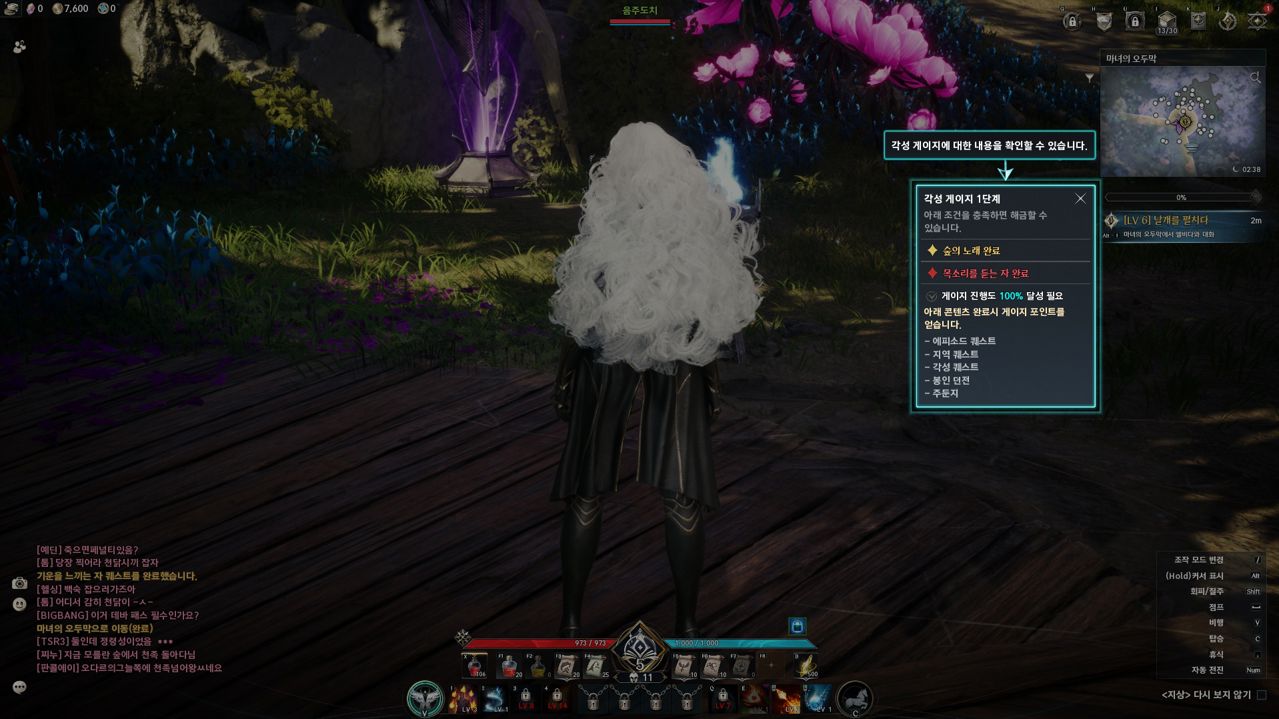Open the top-right icon with red notification badge
1279x719 pixels.
coord(1257,21)
